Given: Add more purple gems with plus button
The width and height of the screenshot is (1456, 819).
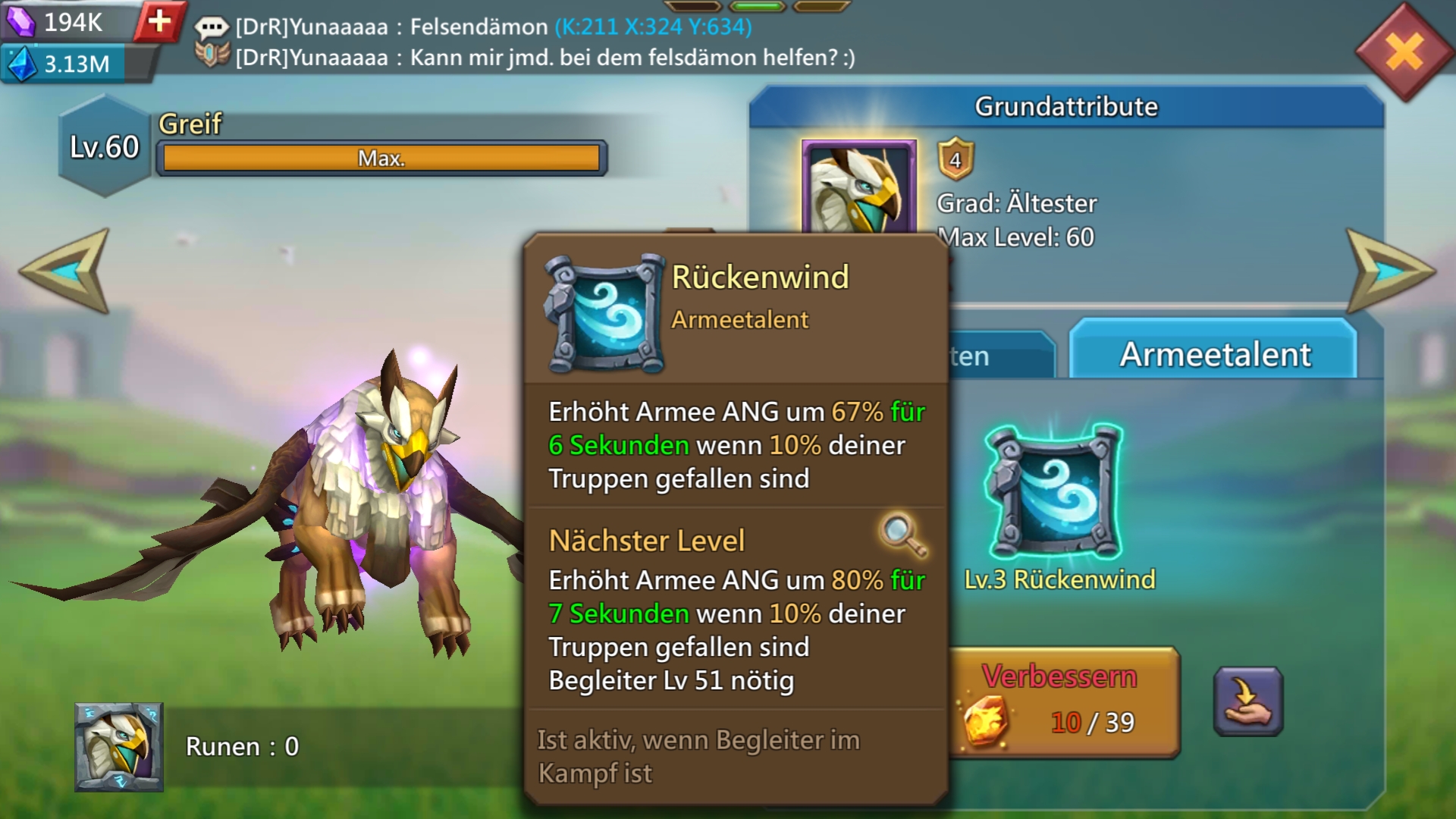Looking at the screenshot, I should point(159,21).
